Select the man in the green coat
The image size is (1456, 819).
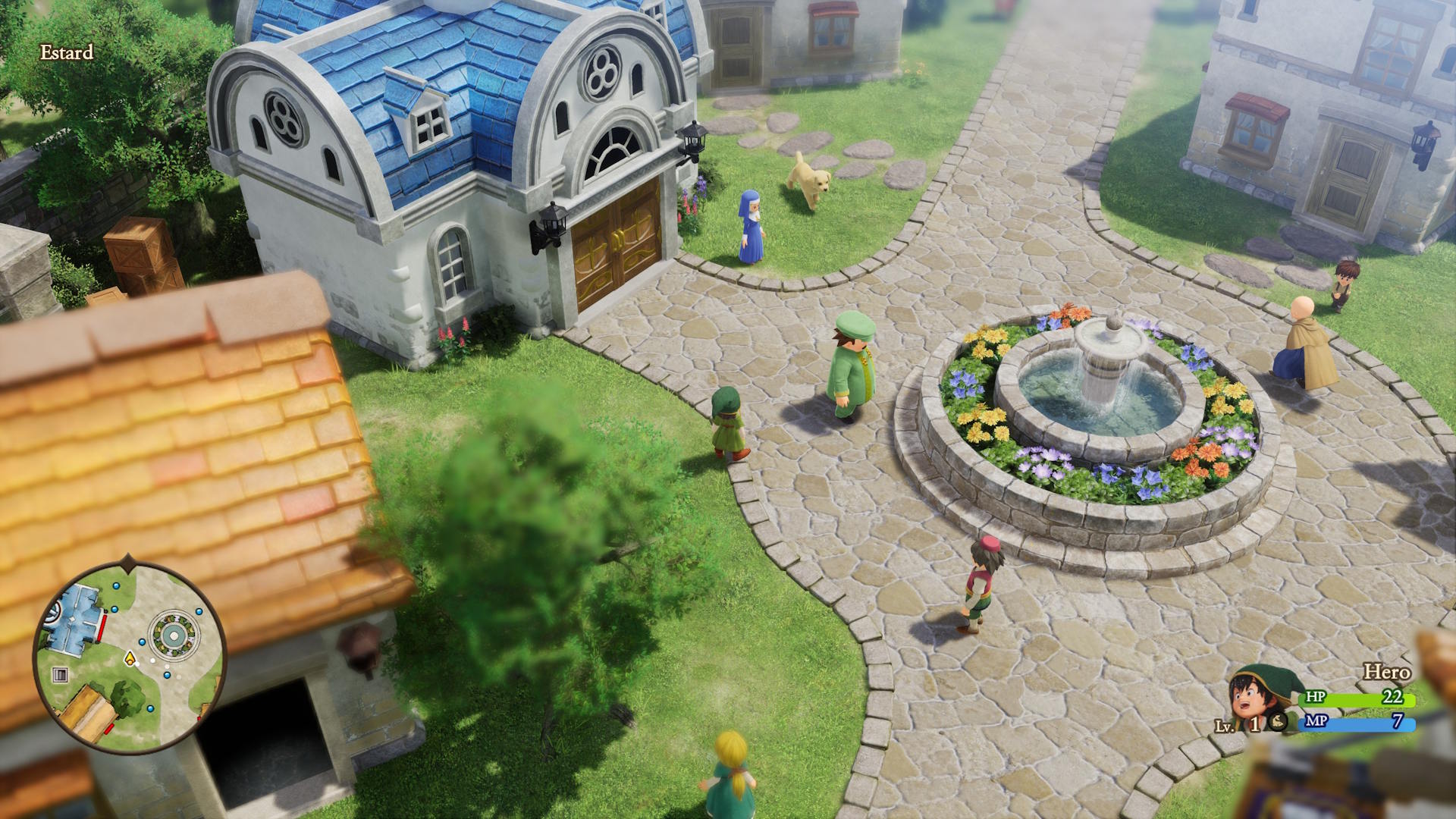[x=849, y=372]
